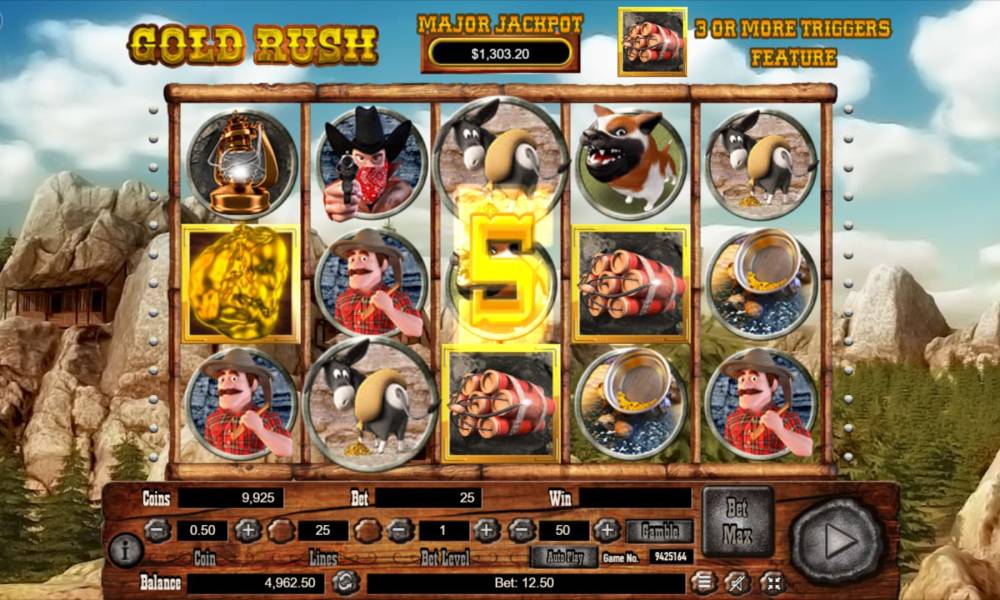Open the Gamble feature
1000x600 pixels.
[659, 531]
